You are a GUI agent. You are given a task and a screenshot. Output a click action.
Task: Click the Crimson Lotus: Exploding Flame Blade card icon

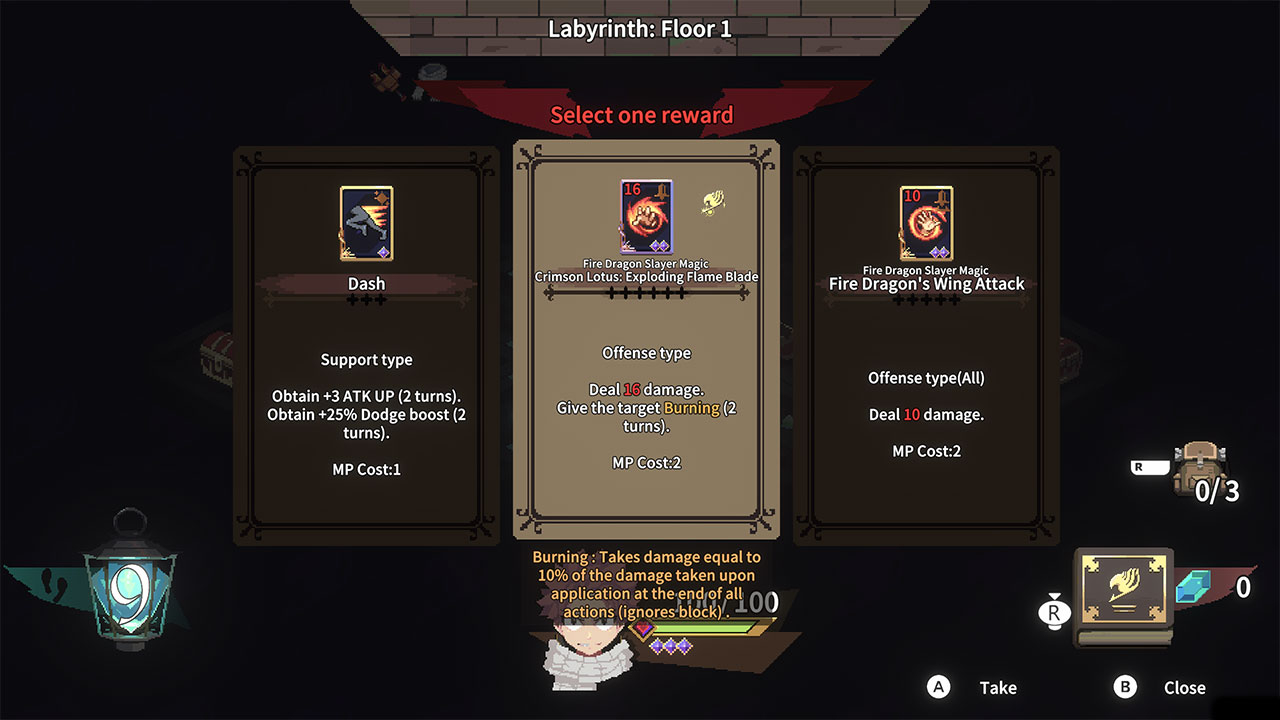tap(646, 215)
